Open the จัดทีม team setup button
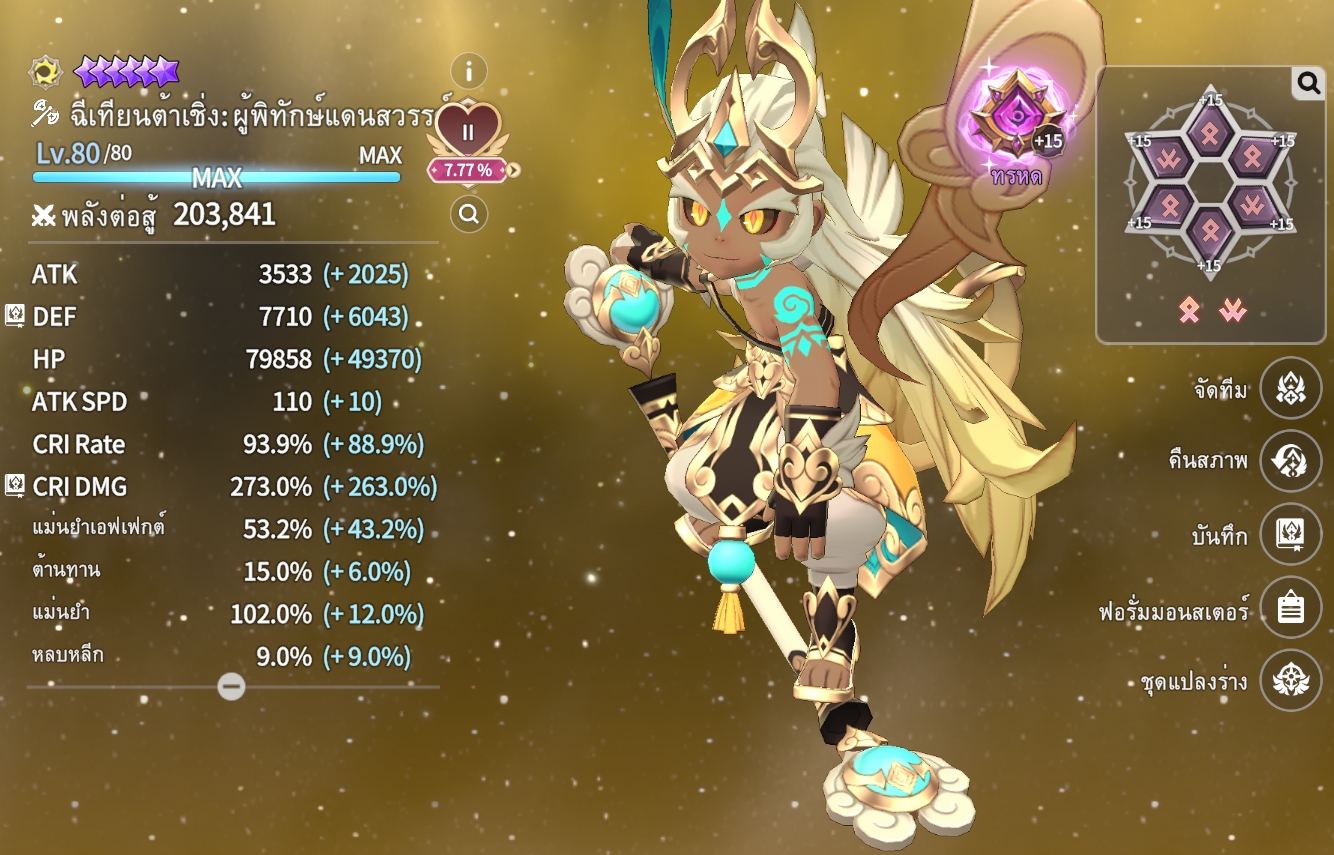 click(x=1290, y=388)
